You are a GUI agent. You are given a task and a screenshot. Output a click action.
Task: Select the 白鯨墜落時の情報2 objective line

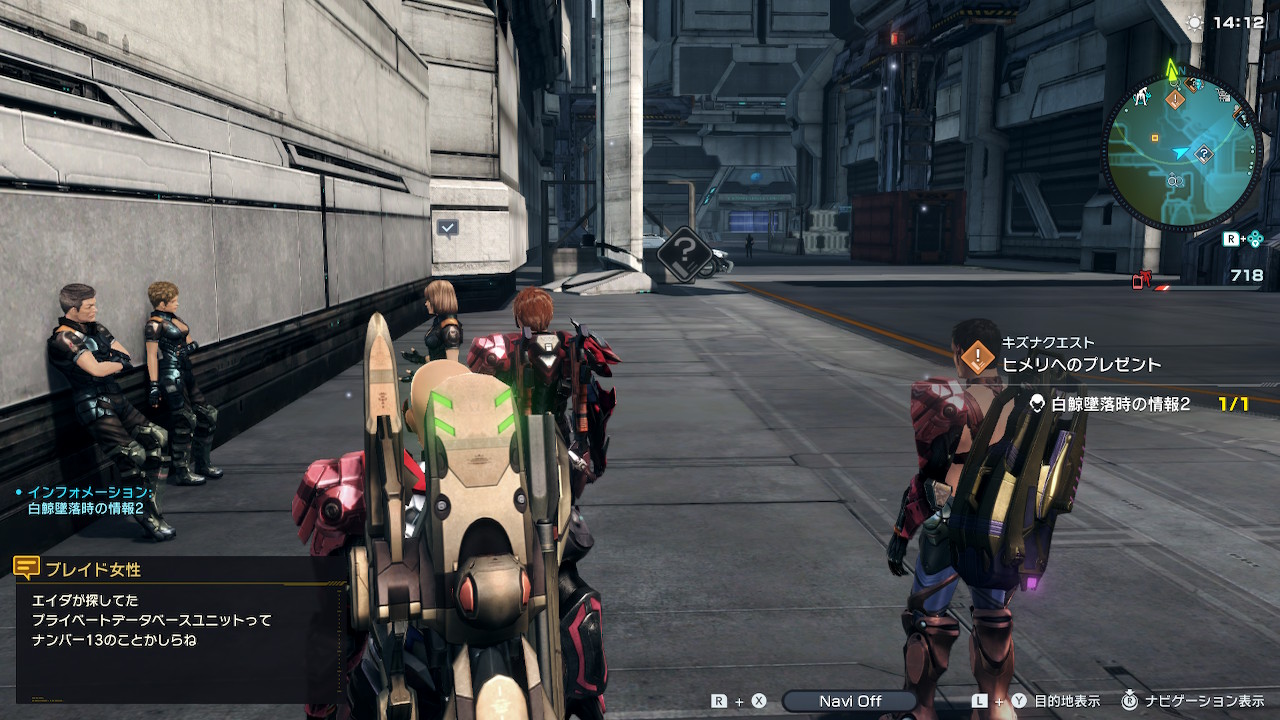(x=1120, y=404)
